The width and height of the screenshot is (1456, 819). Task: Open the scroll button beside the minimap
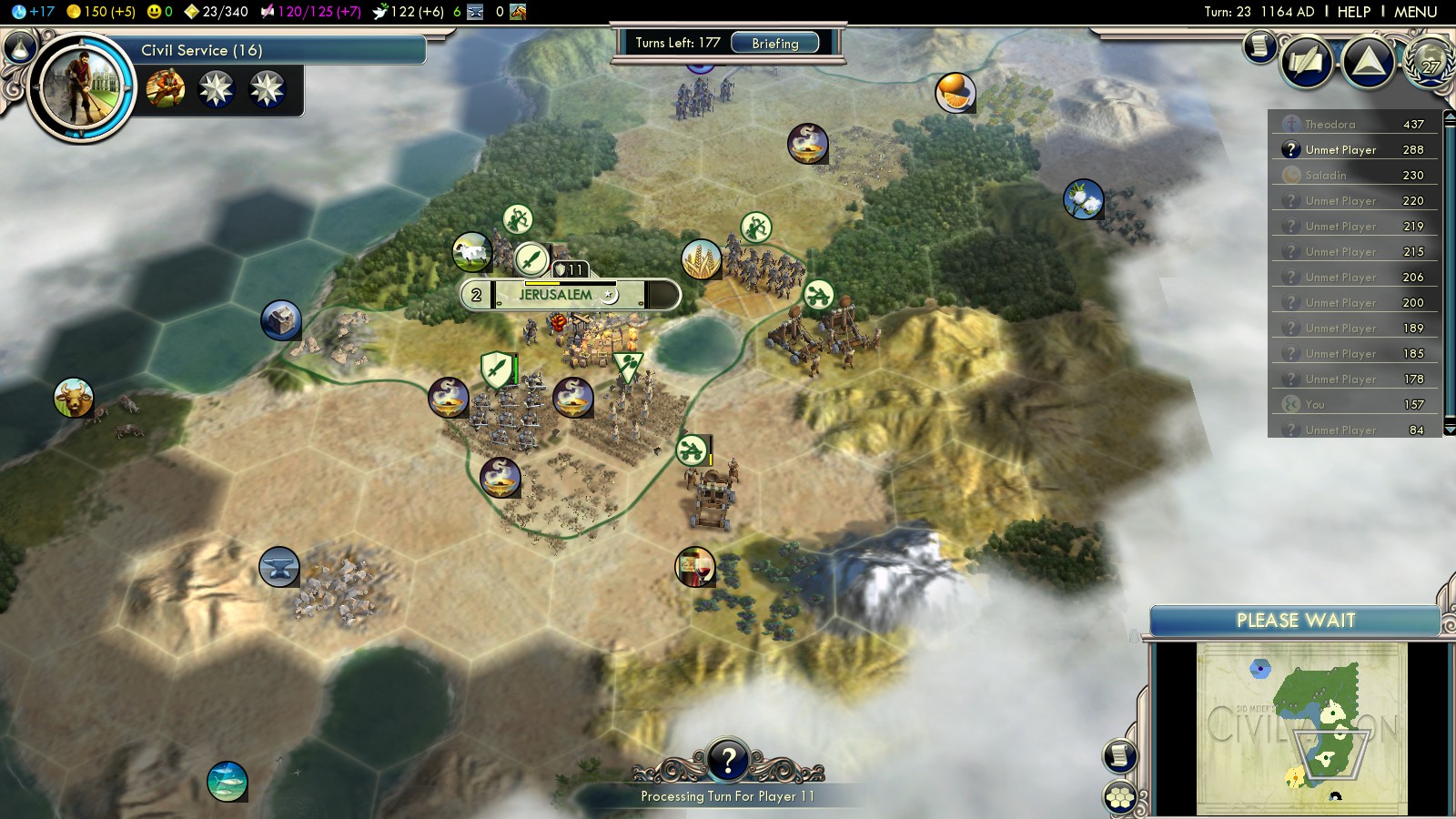(x=1120, y=755)
